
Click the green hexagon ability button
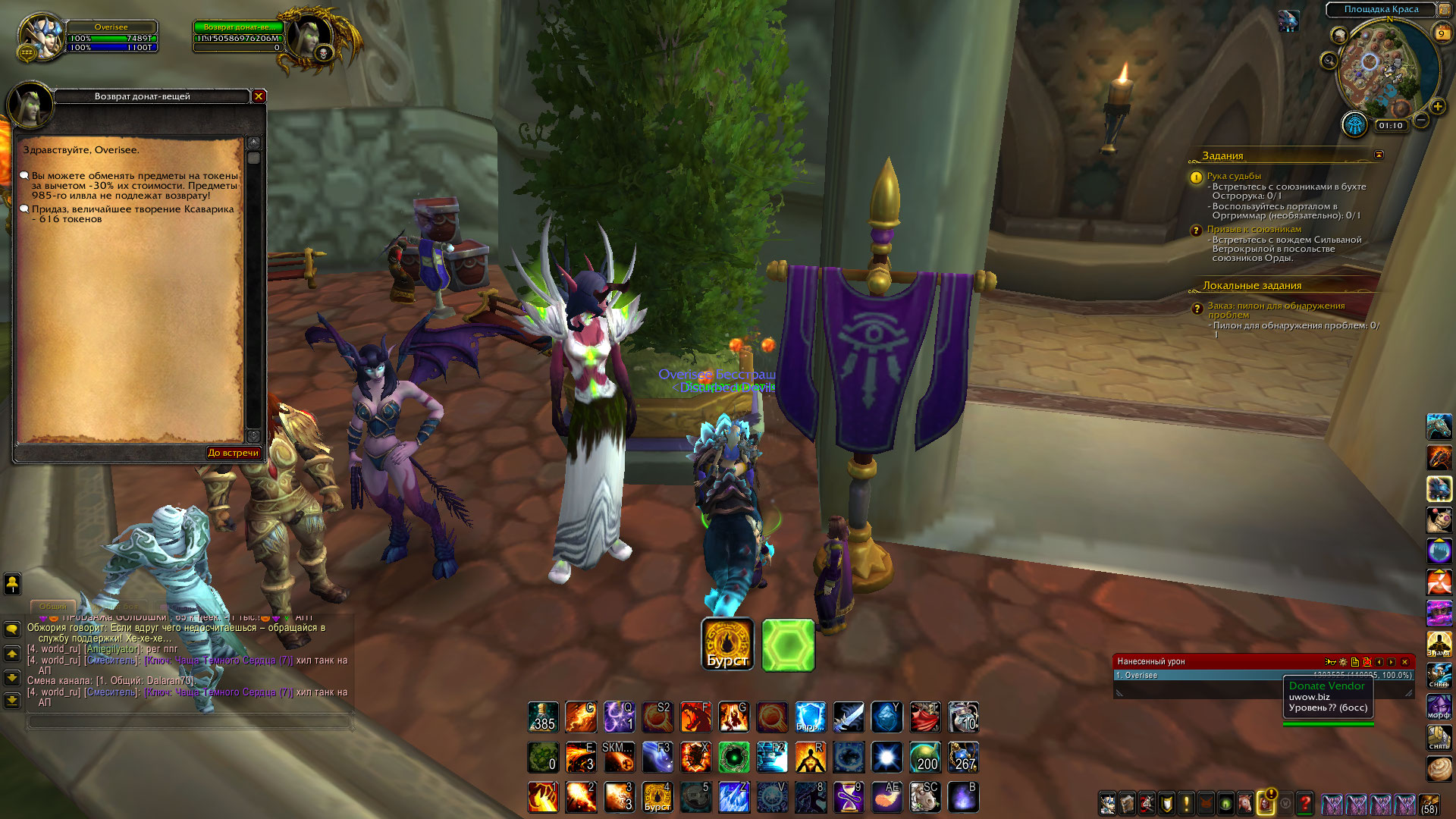pyautogui.click(x=788, y=645)
